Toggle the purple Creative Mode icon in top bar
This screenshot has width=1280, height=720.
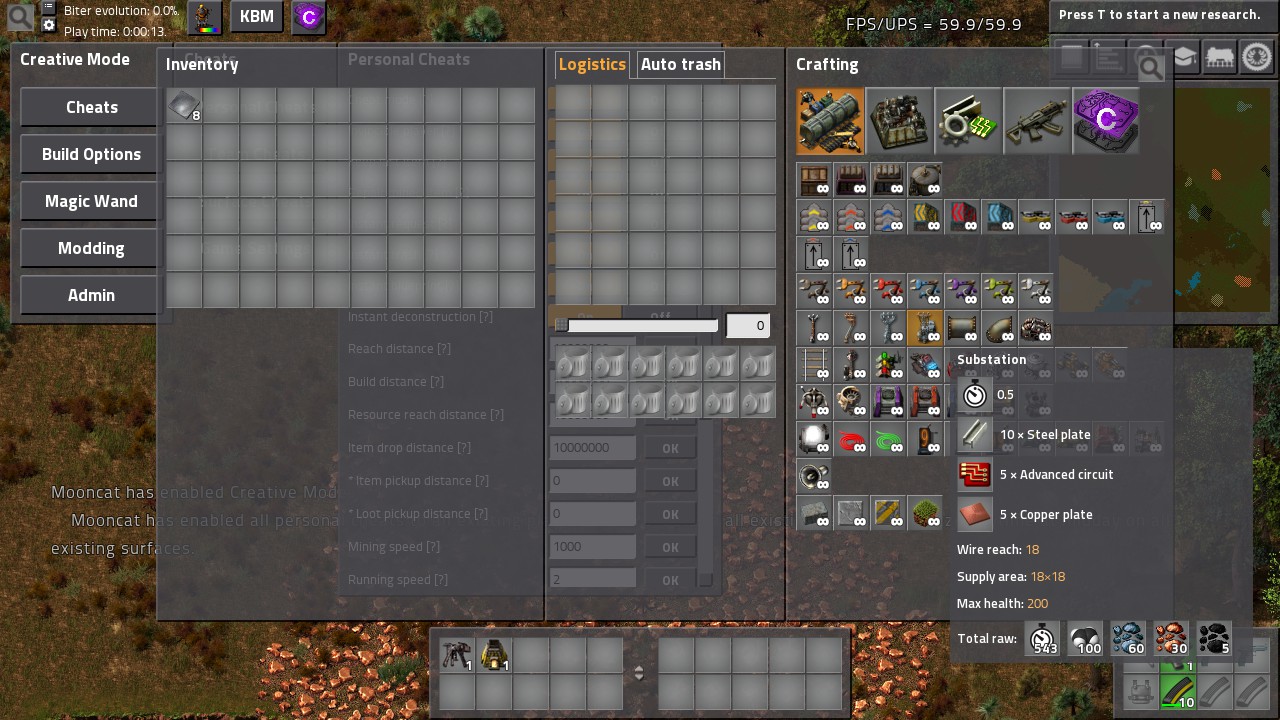(x=309, y=17)
